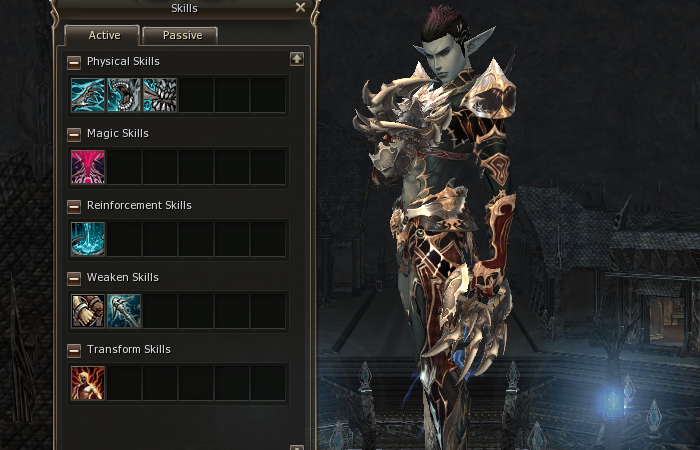Activate the teal glowing reinforcement skill
This screenshot has height=450, width=700.
point(88,239)
